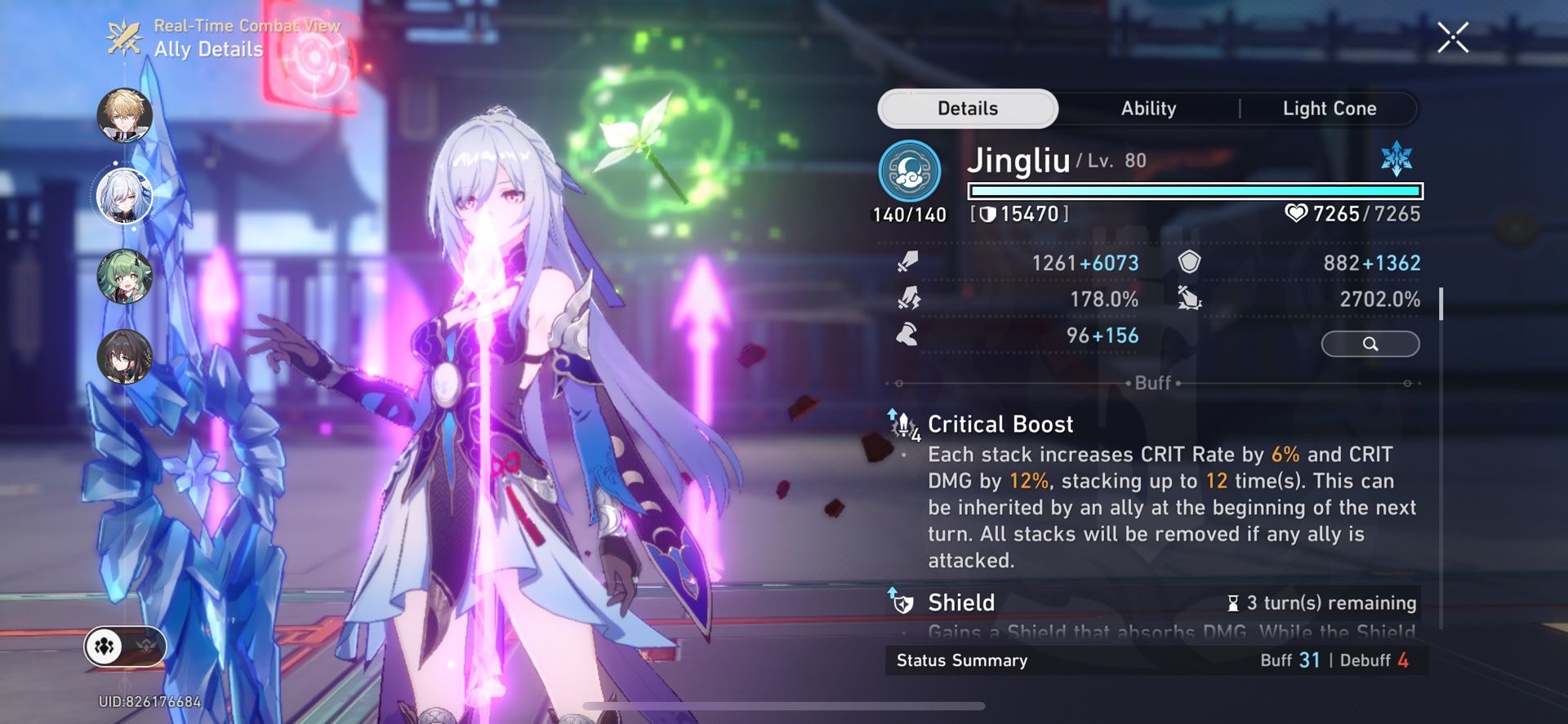Switch to the Ability tab
This screenshot has width=1568, height=724.
point(1148,108)
